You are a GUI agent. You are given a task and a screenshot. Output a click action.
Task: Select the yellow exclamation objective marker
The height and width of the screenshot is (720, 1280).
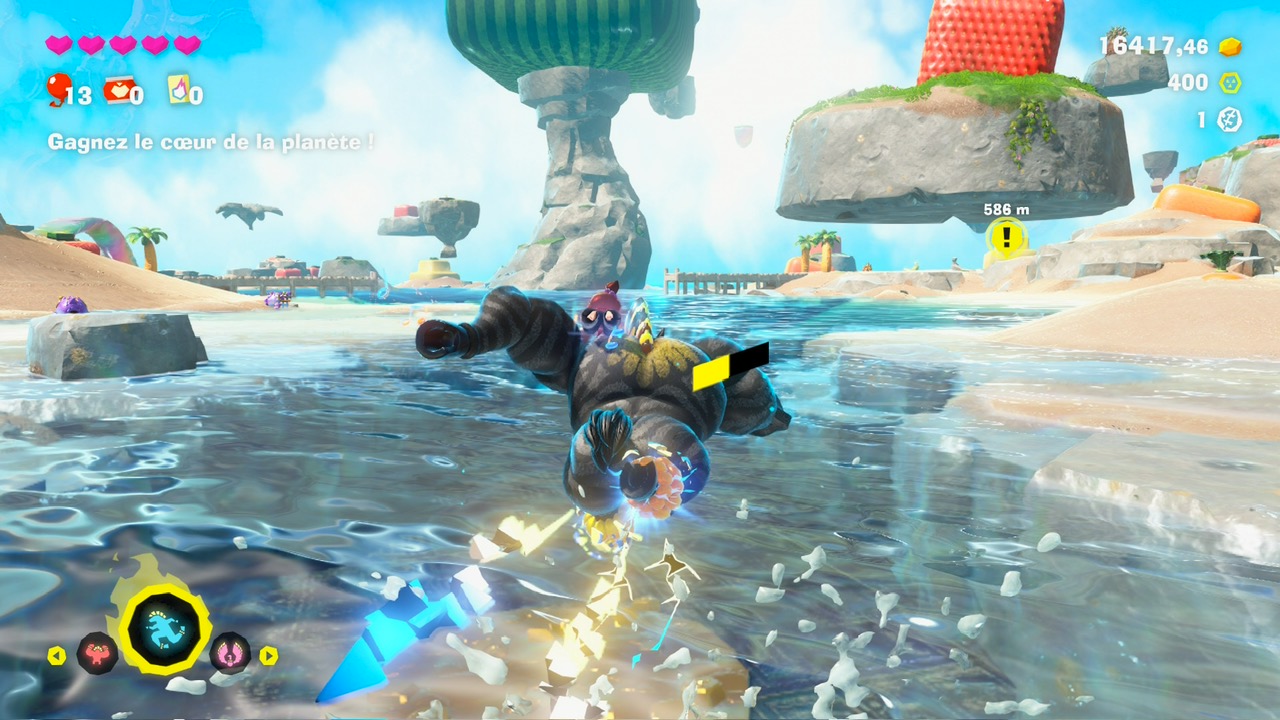1007,237
